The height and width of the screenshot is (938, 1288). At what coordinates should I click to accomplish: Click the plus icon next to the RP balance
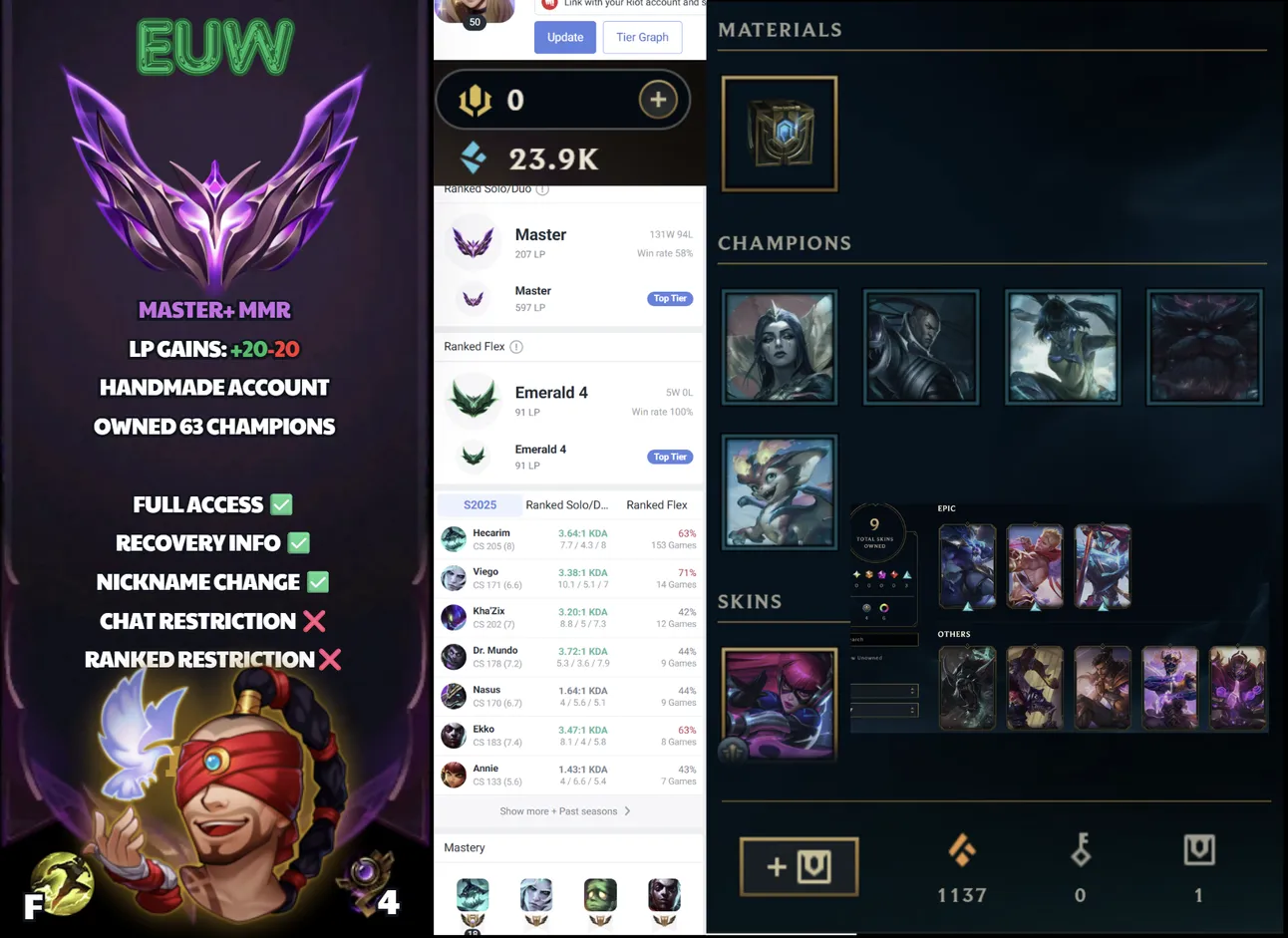pos(658,100)
